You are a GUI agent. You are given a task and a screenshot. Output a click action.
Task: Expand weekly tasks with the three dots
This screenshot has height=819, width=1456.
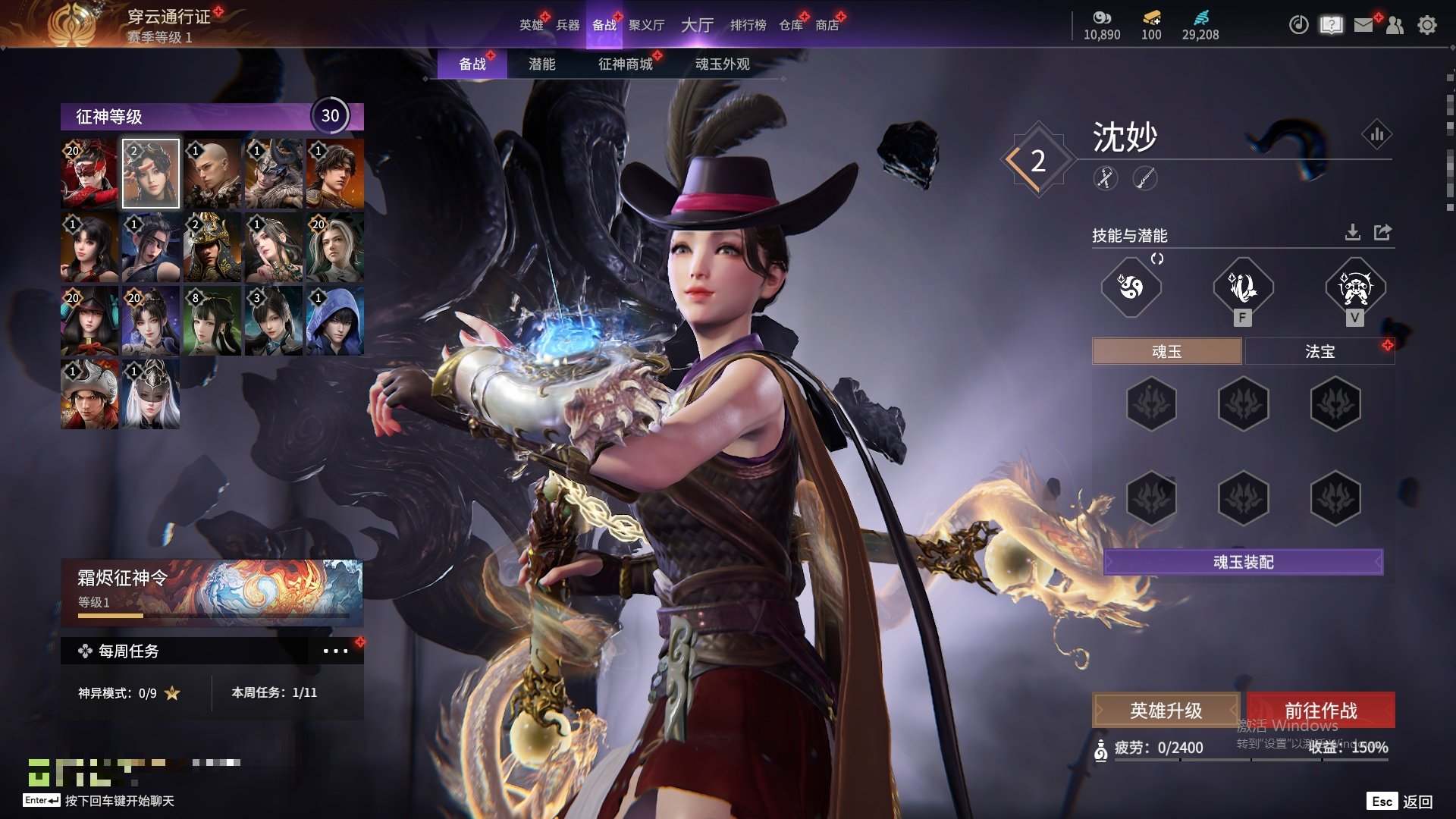point(335,651)
